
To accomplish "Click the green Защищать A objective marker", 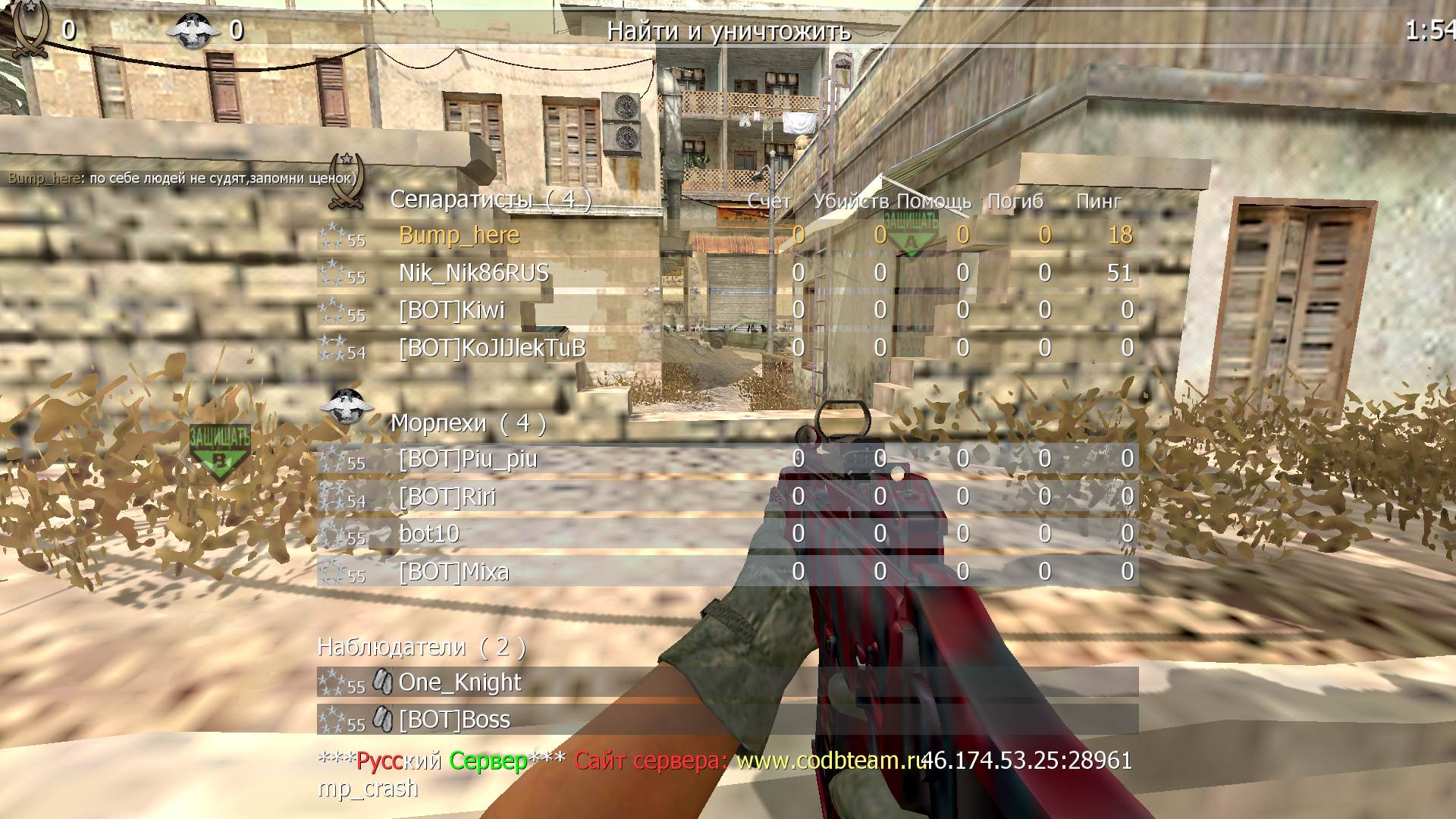I will tap(911, 232).
